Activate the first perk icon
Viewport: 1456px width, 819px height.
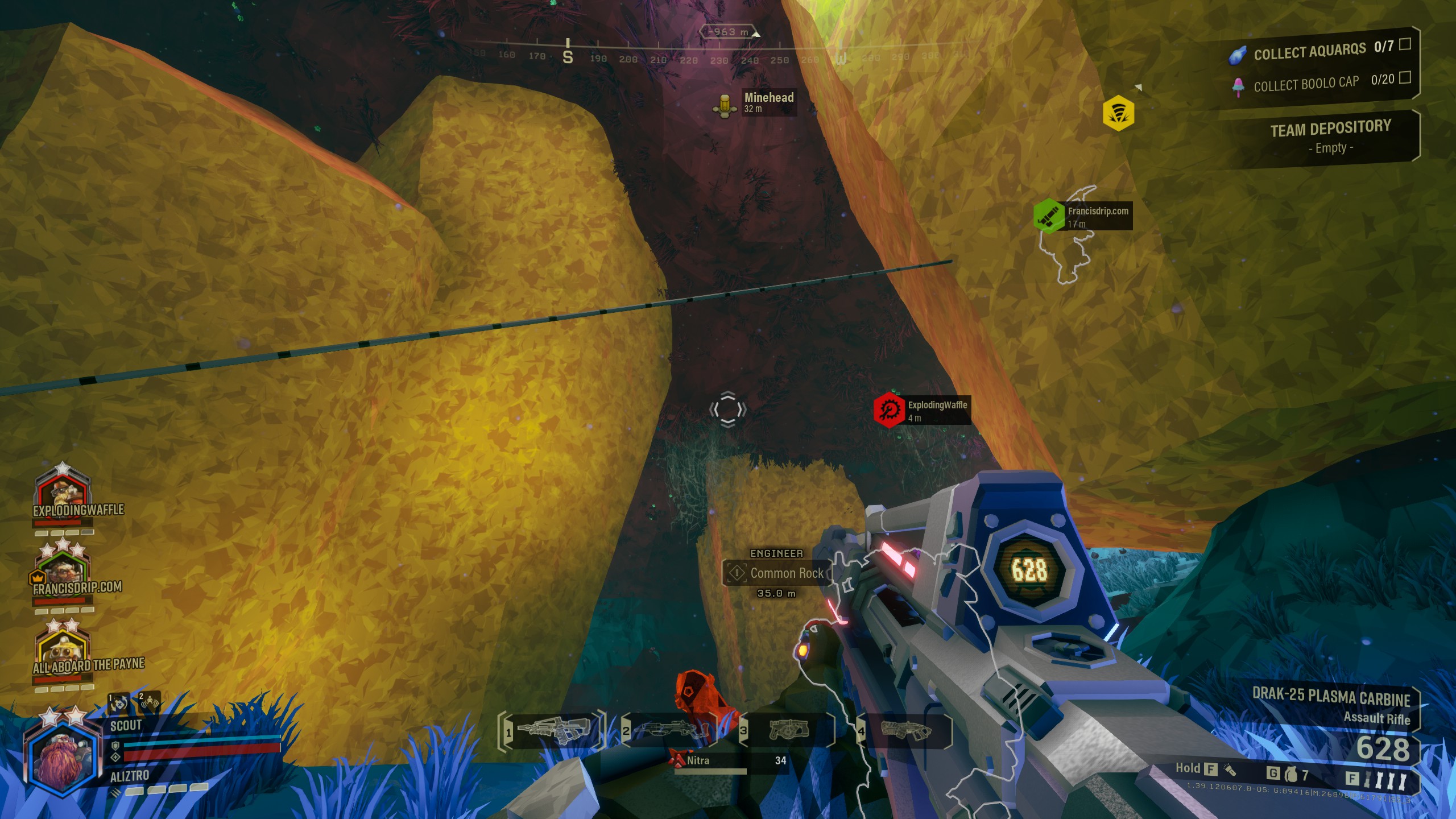point(119,704)
